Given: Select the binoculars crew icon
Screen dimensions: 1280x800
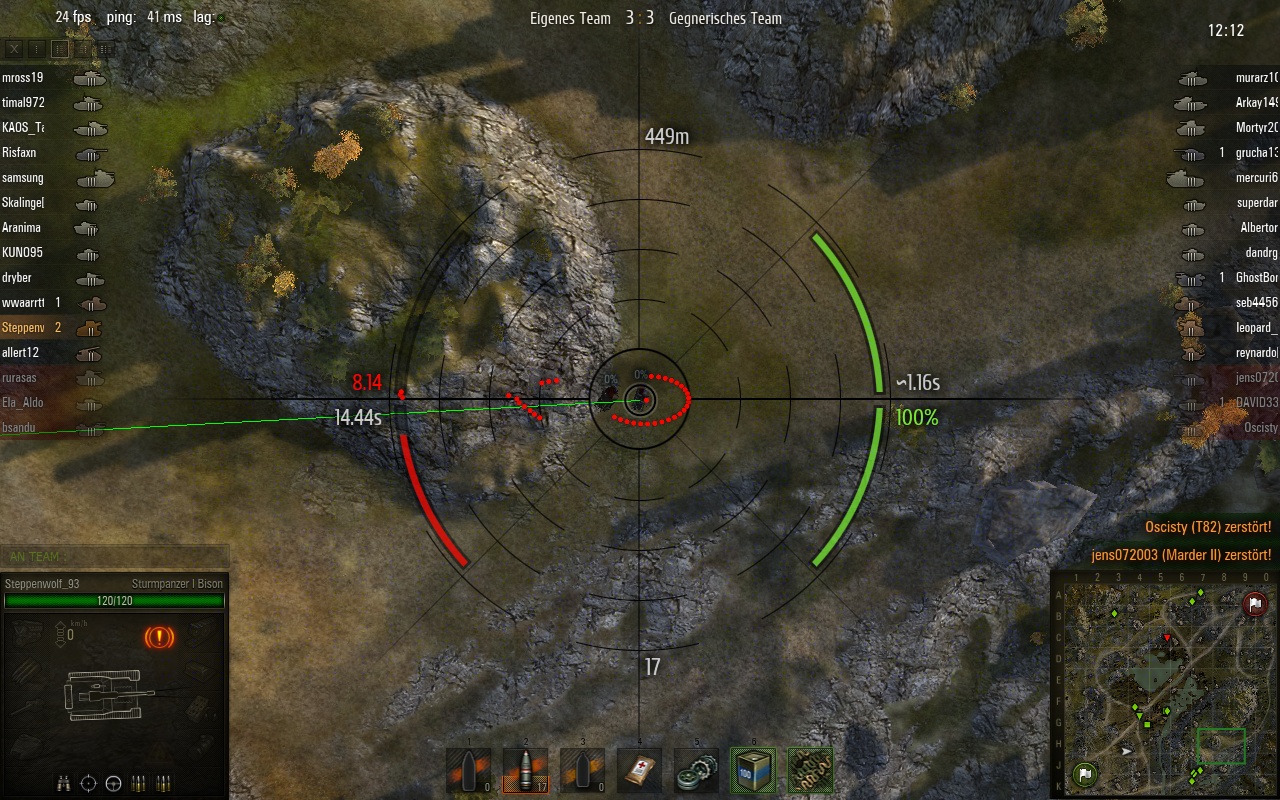Looking at the screenshot, I should pyautogui.click(x=64, y=782).
